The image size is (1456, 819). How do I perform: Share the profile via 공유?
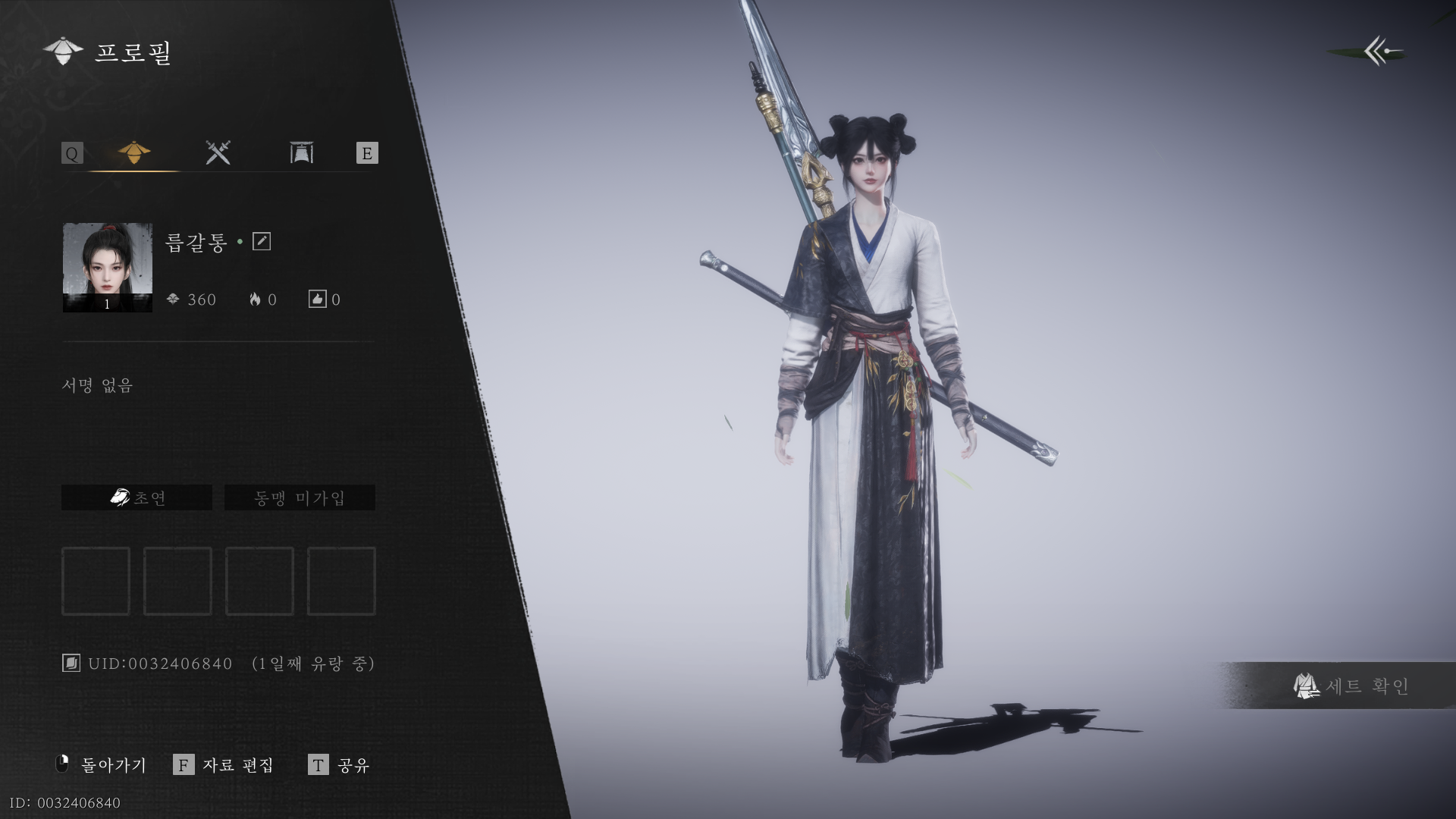tap(339, 764)
